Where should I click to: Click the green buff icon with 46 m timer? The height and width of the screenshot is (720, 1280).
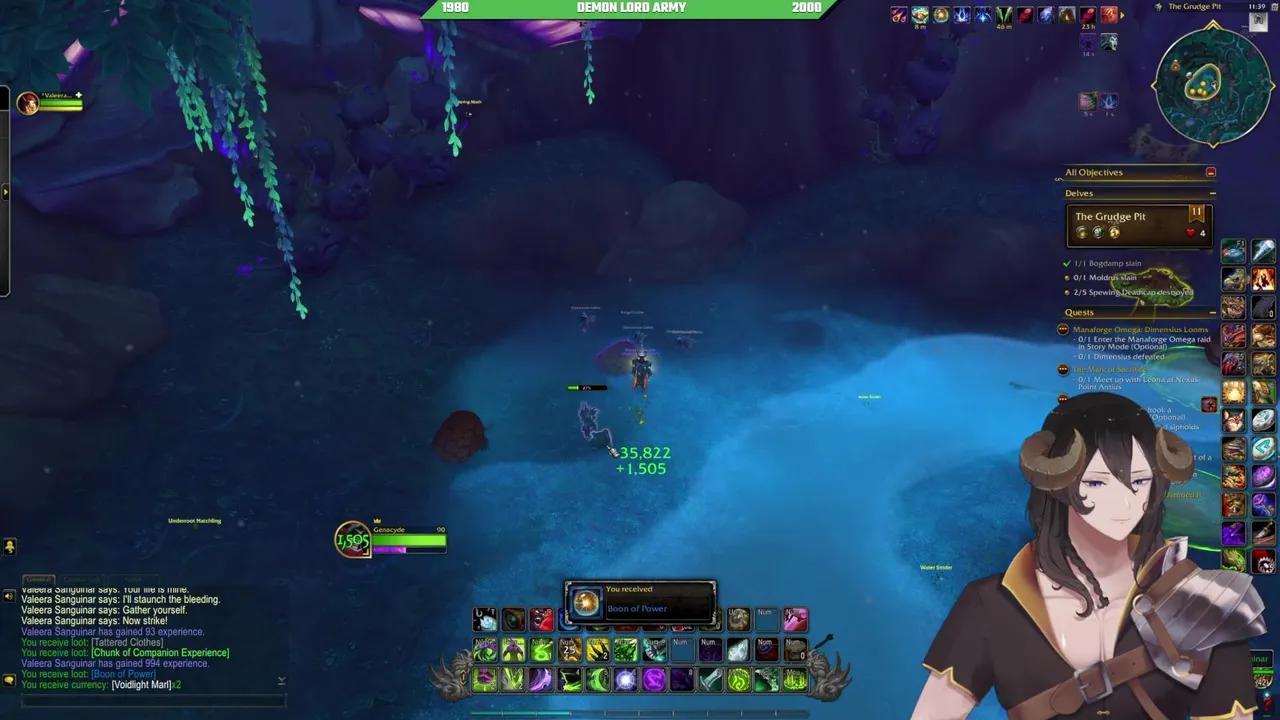tap(1002, 14)
